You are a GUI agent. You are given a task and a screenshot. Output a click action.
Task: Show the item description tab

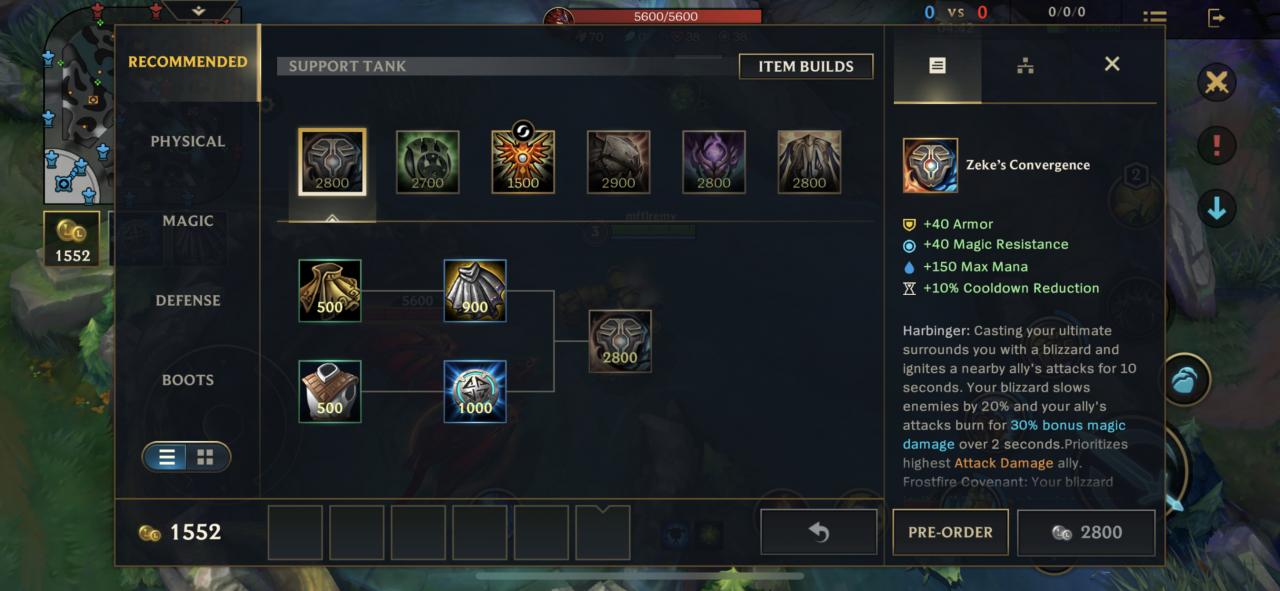pyautogui.click(x=937, y=66)
